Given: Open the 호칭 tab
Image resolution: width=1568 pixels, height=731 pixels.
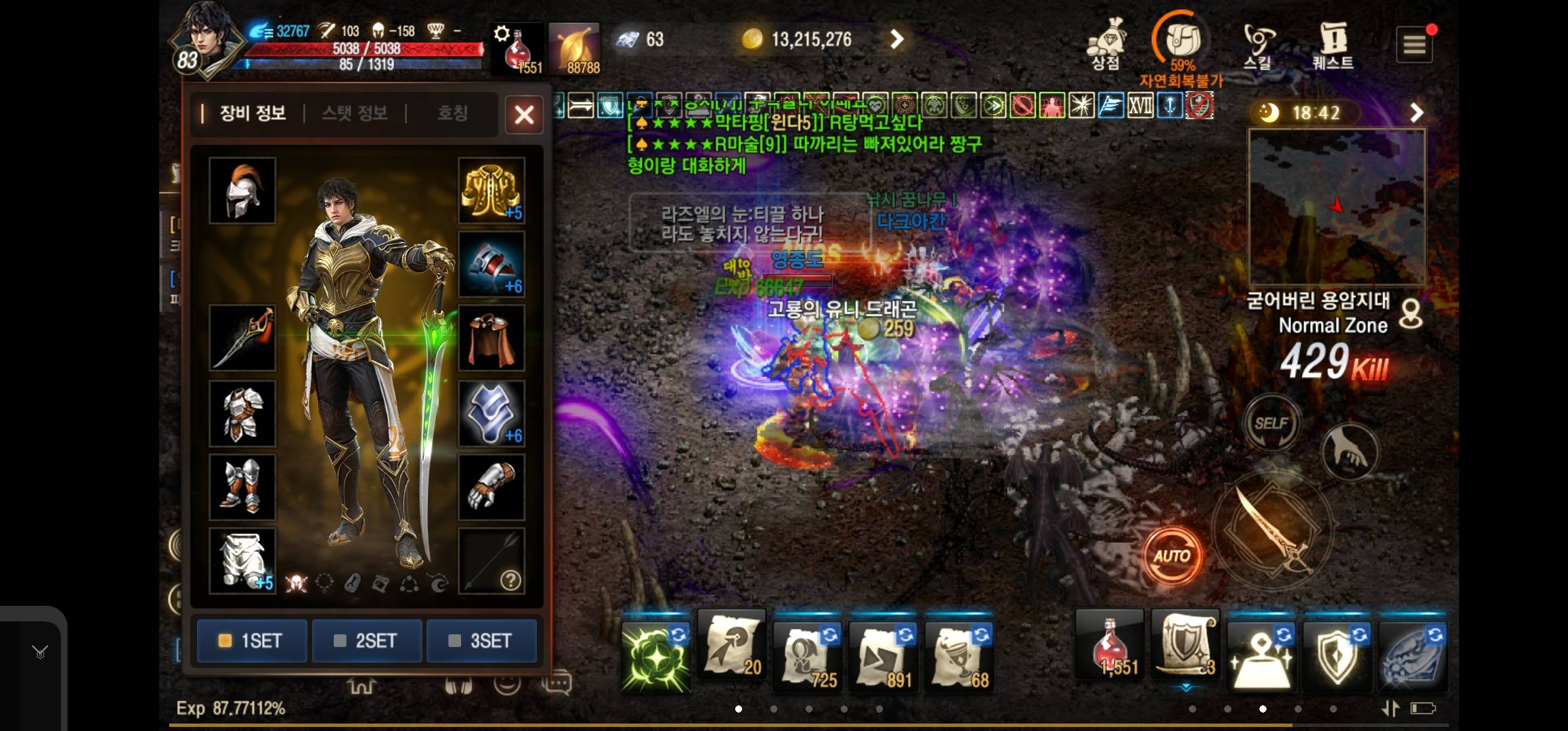Looking at the screenshot, I should click(453, 114).
